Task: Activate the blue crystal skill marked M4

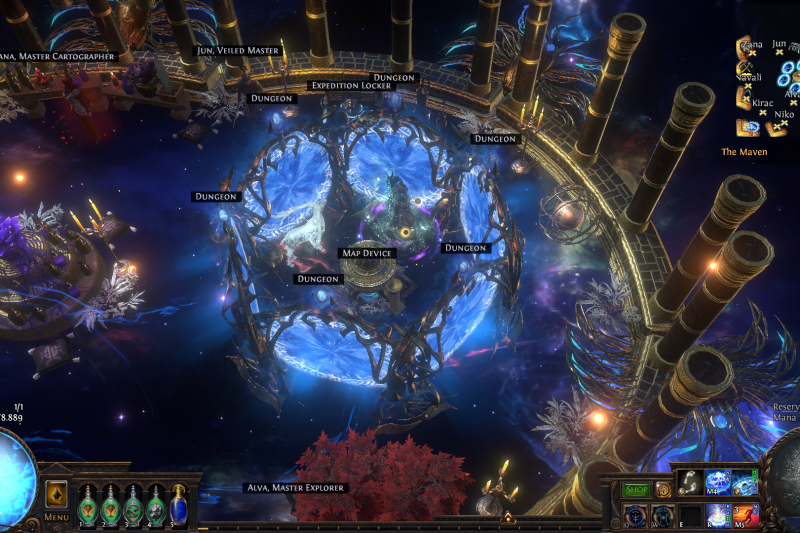Action: pos(716,483)
